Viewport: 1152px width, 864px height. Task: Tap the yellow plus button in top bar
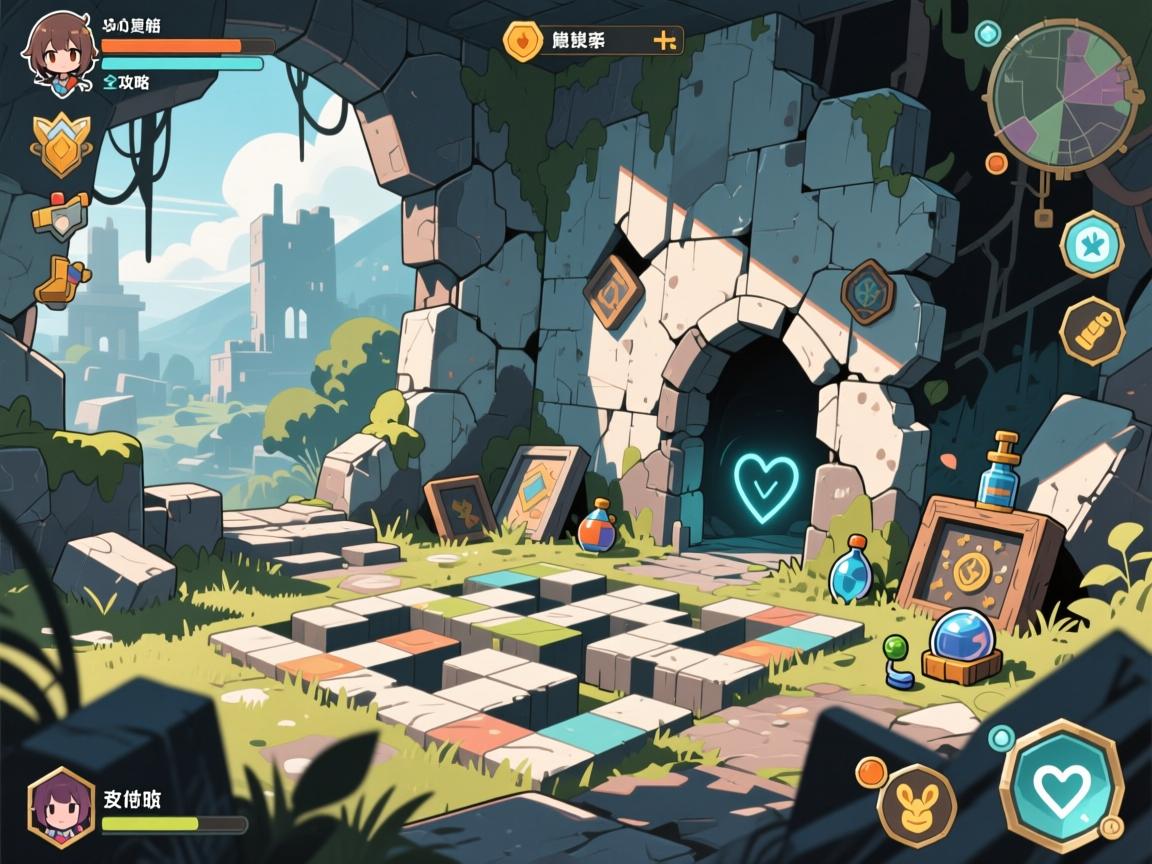665,40
